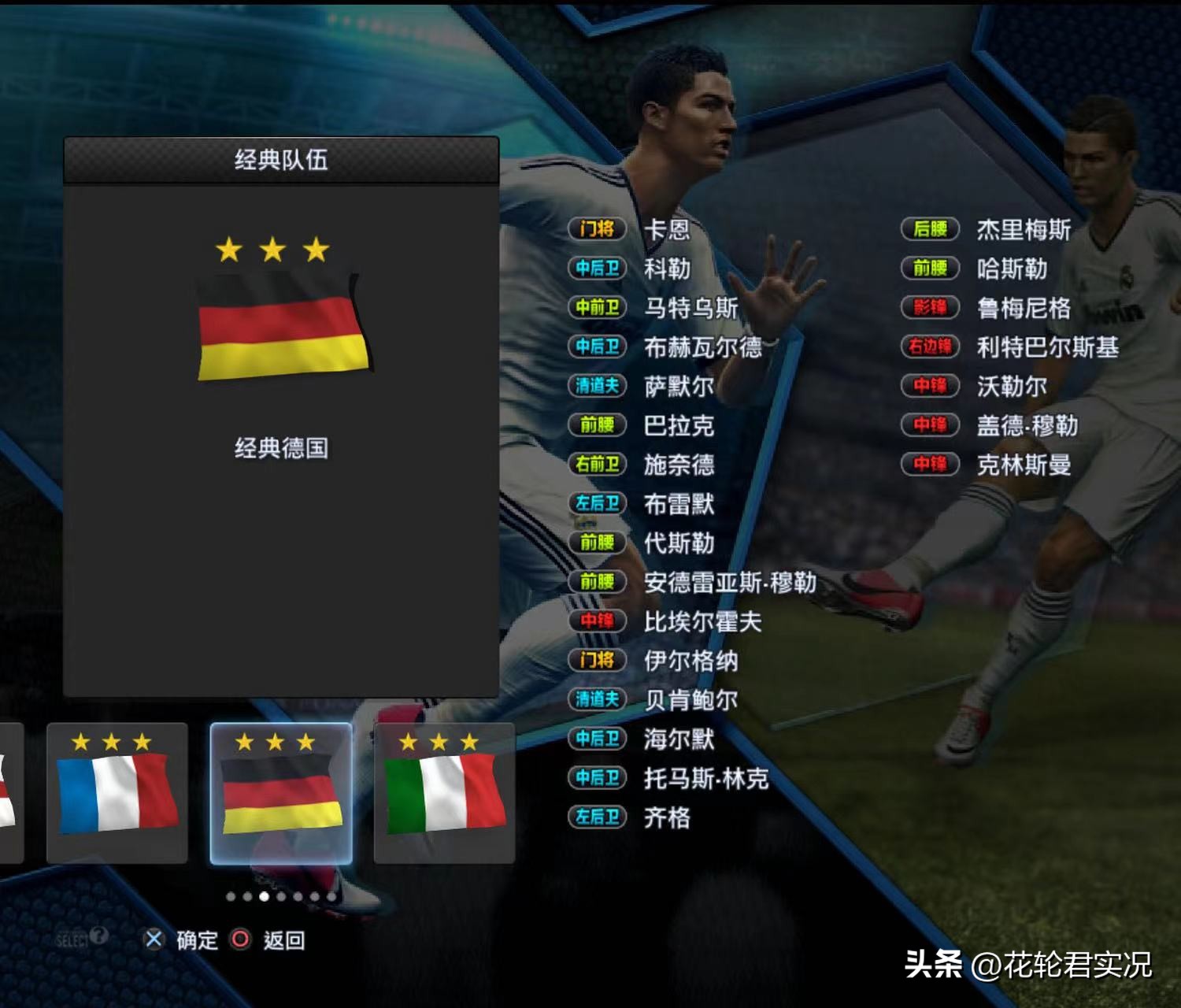Click 比埃尔霍夫 striker entry
The image size is (1181, 1008).
(x=702, y=621)
